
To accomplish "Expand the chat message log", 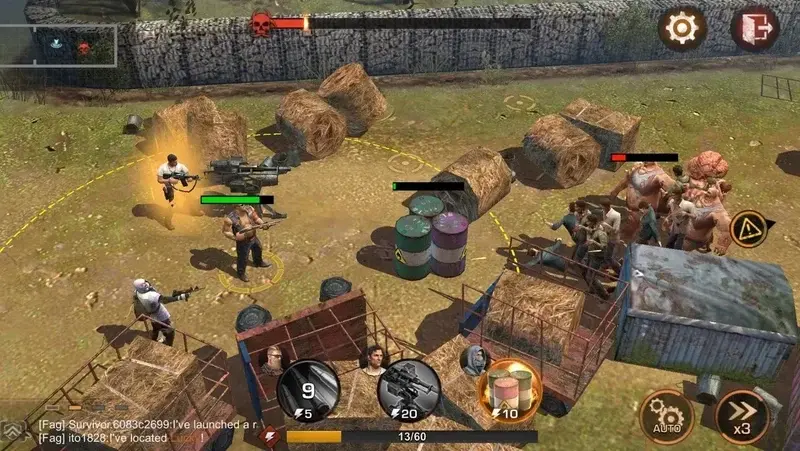I will pyautogui.click(x=13, y=429).
